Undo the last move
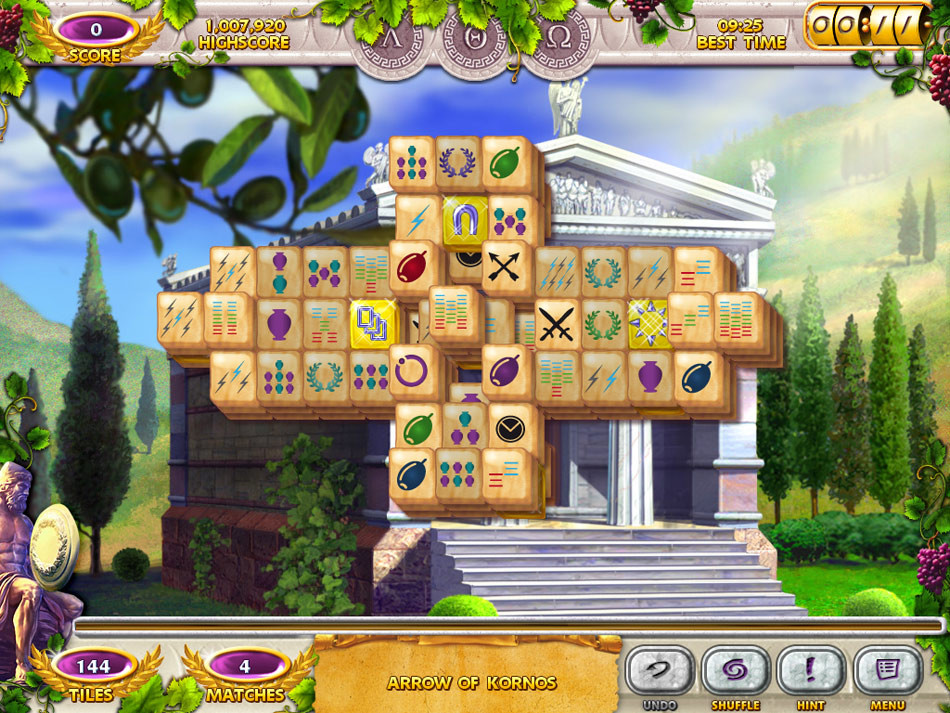Viewport: 950px width, 713px height. pos(659,669)
